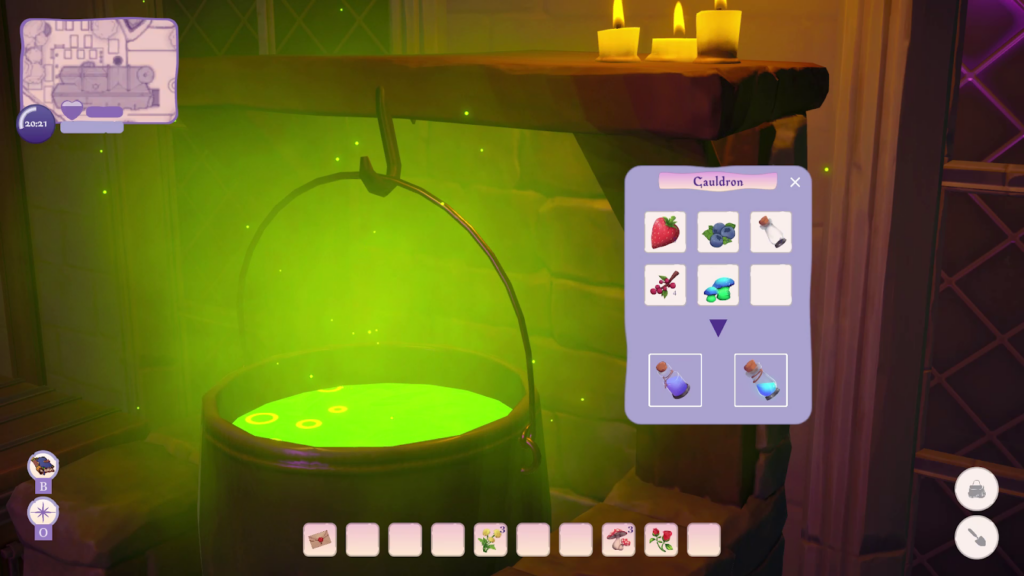1024x576 pixels.
Task: Open the spellbook journal icon
Action: point(43,465)
